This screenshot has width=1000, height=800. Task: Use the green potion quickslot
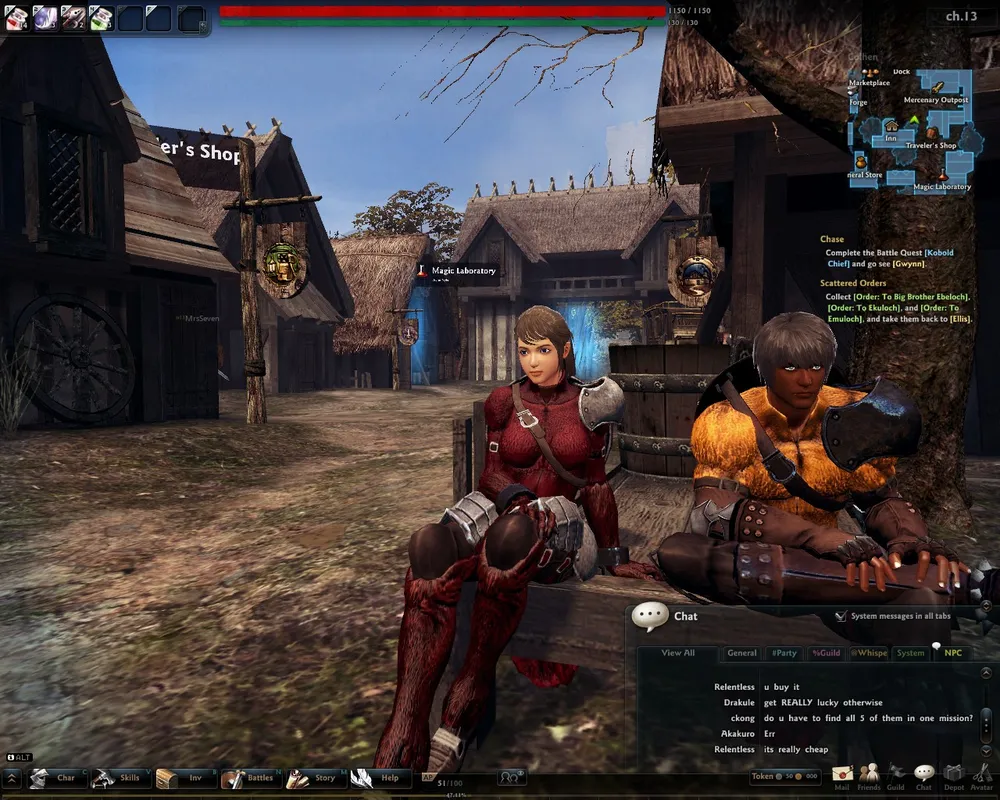tap(101, 17)
